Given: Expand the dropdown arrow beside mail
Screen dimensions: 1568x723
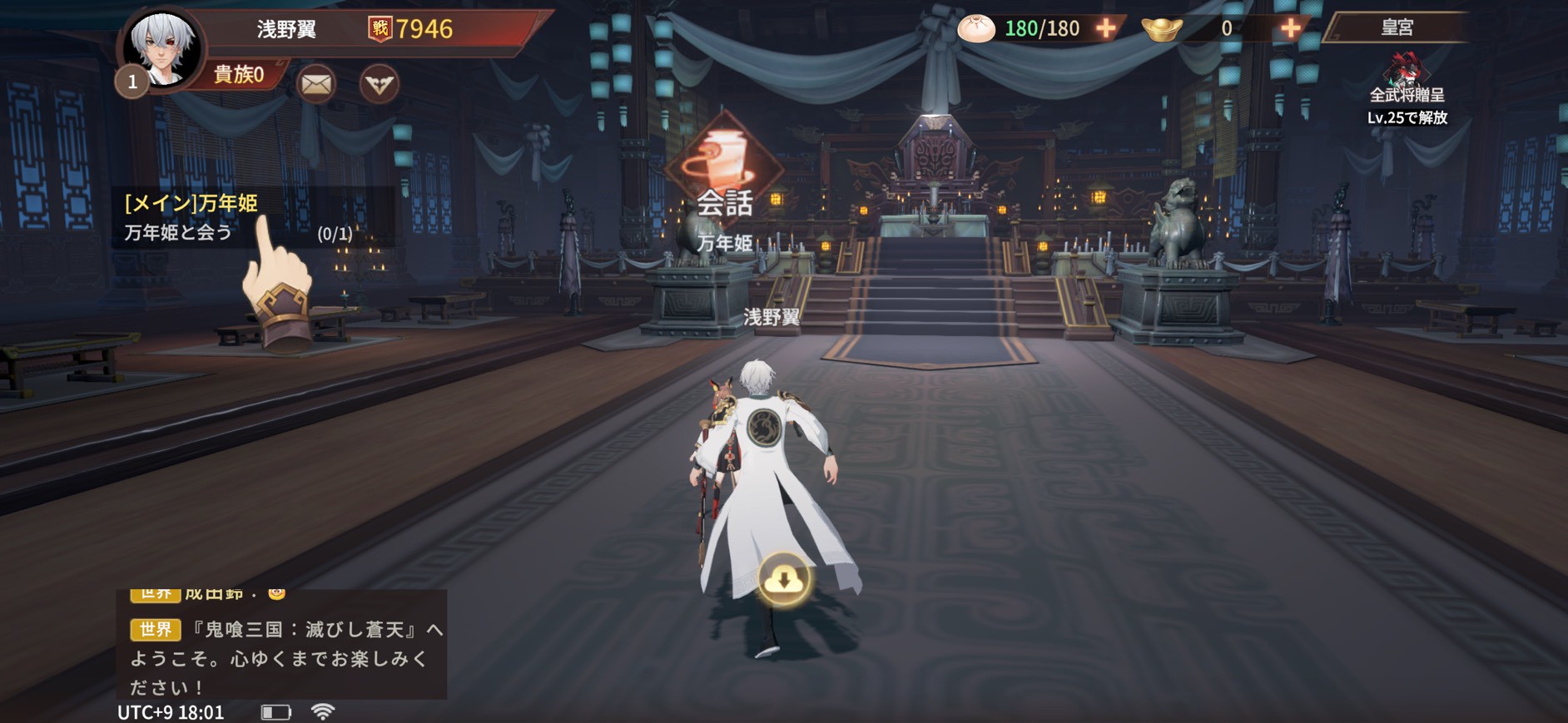Looking at the screenshot, I should 380,84.
